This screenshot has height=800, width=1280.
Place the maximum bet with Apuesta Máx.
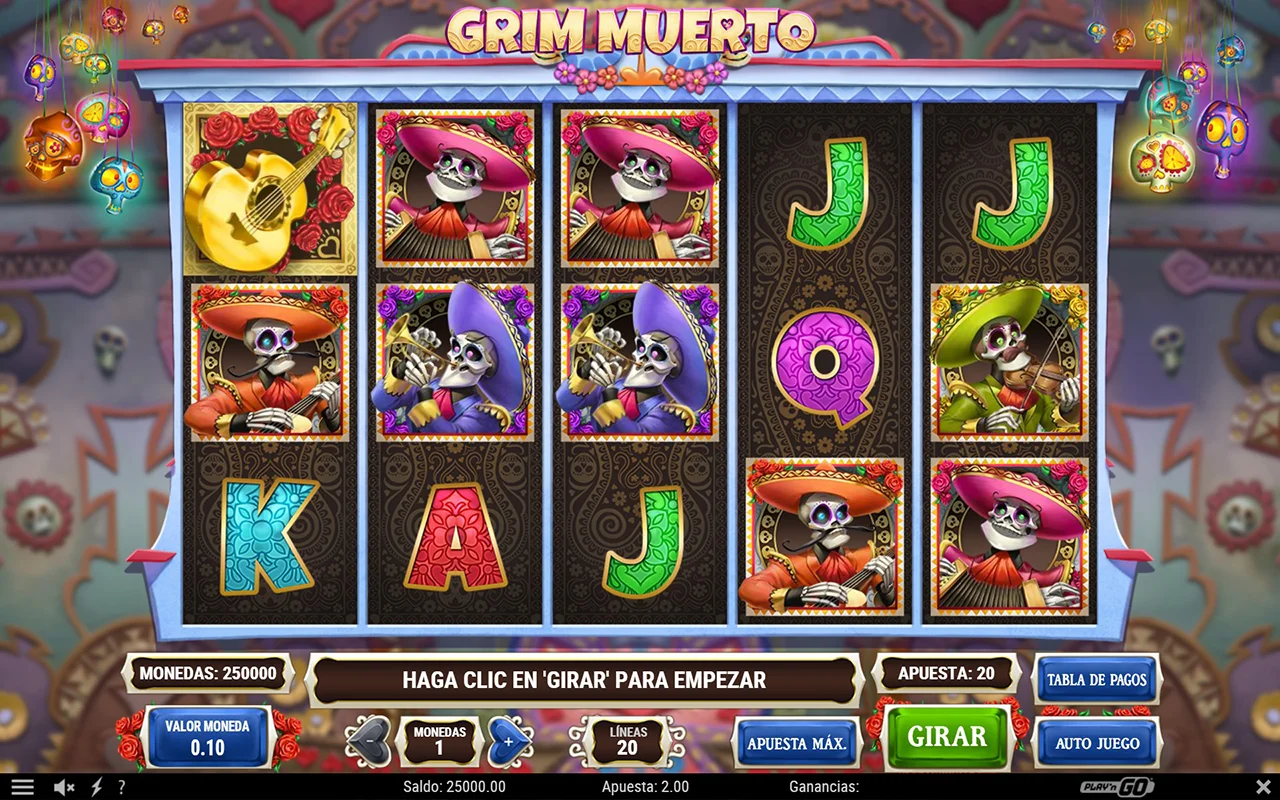pos(797,743)
